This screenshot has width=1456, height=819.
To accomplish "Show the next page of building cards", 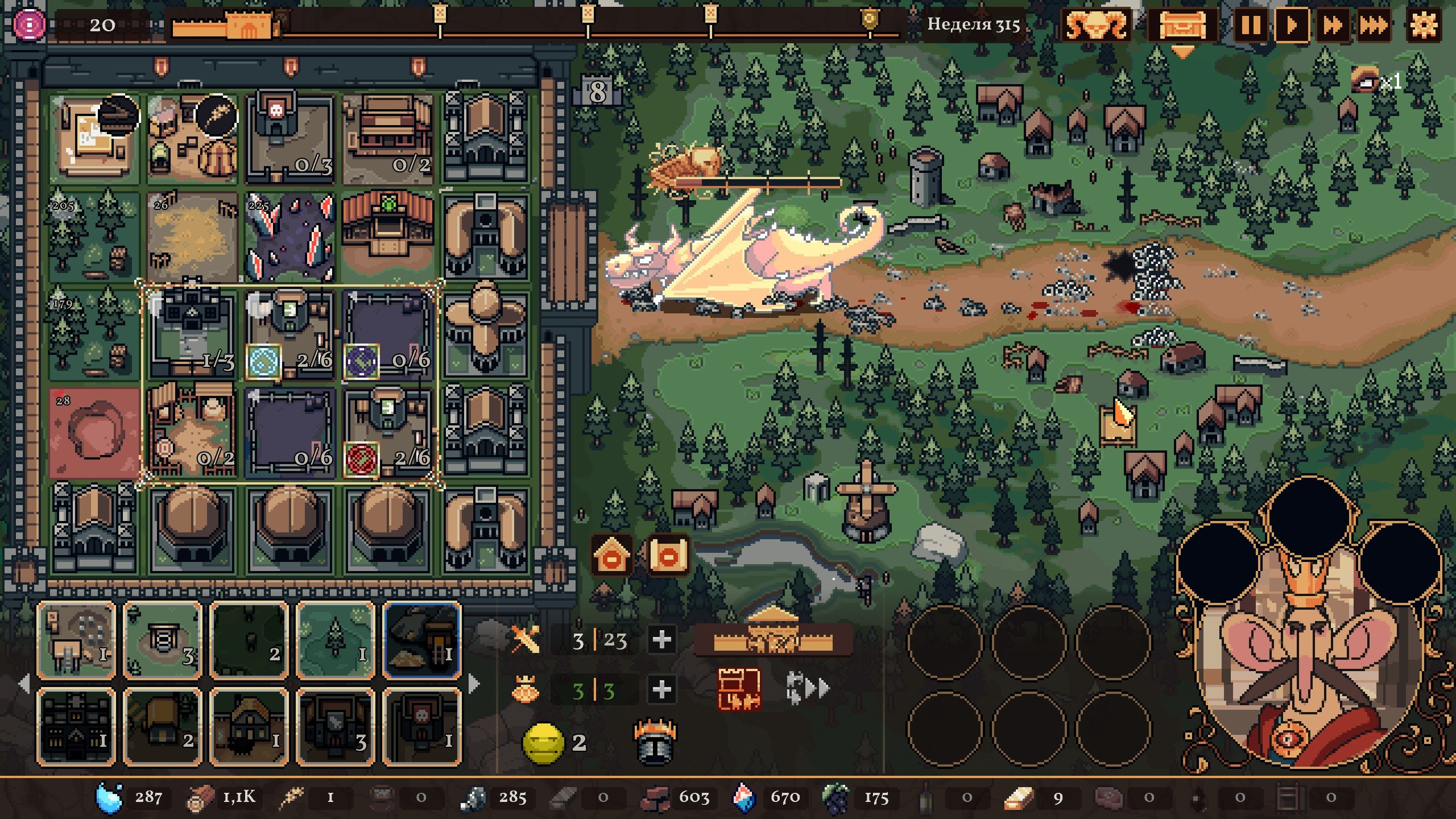I will pyautogui.click(x=473, y=684).
